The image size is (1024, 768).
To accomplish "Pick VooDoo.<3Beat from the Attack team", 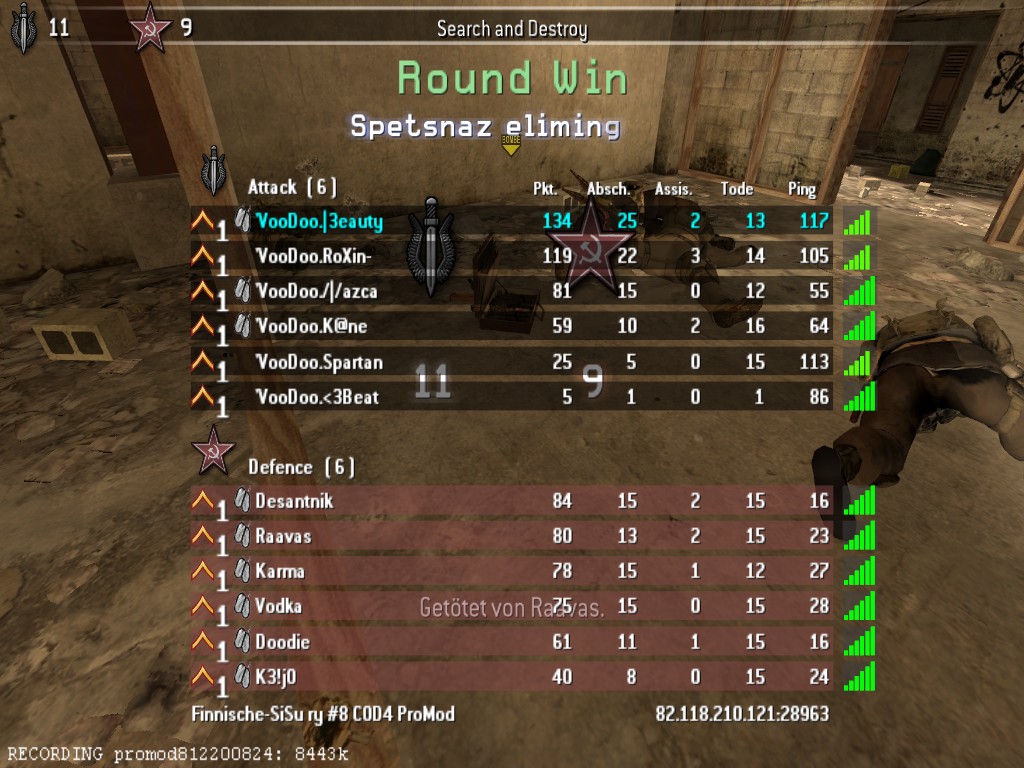I will pyautogui.click(x=317, y=397).
